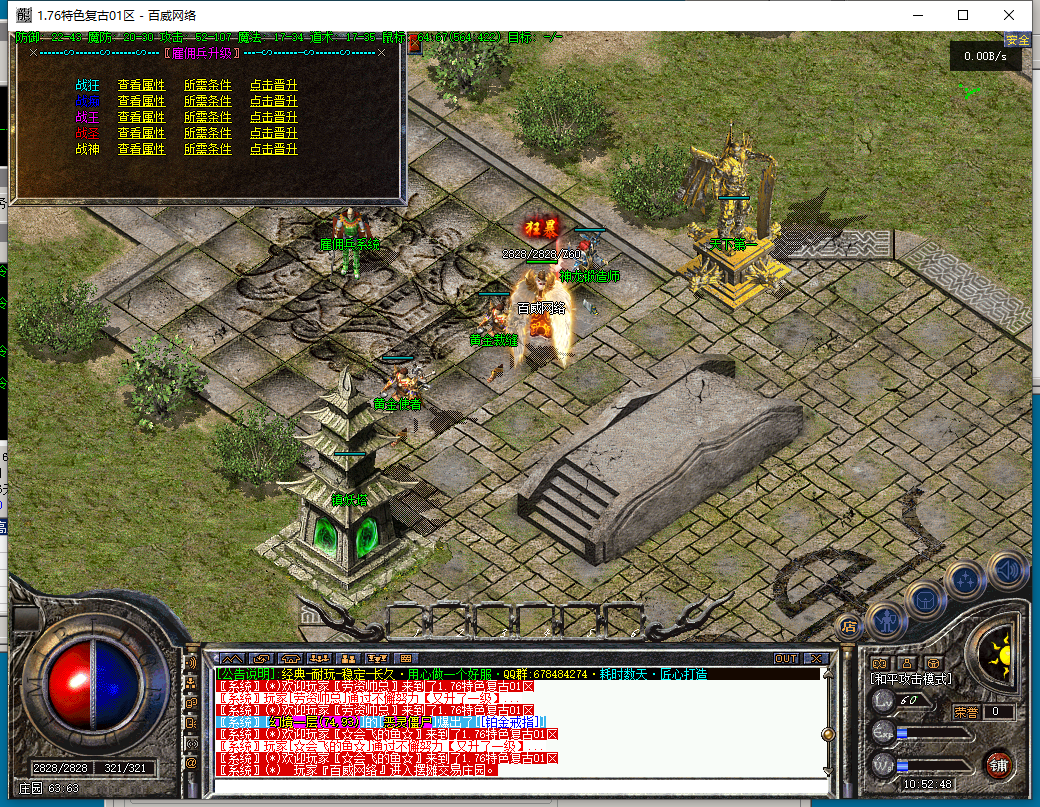
Task: Maximize the game window
Action: coord(963,15)
